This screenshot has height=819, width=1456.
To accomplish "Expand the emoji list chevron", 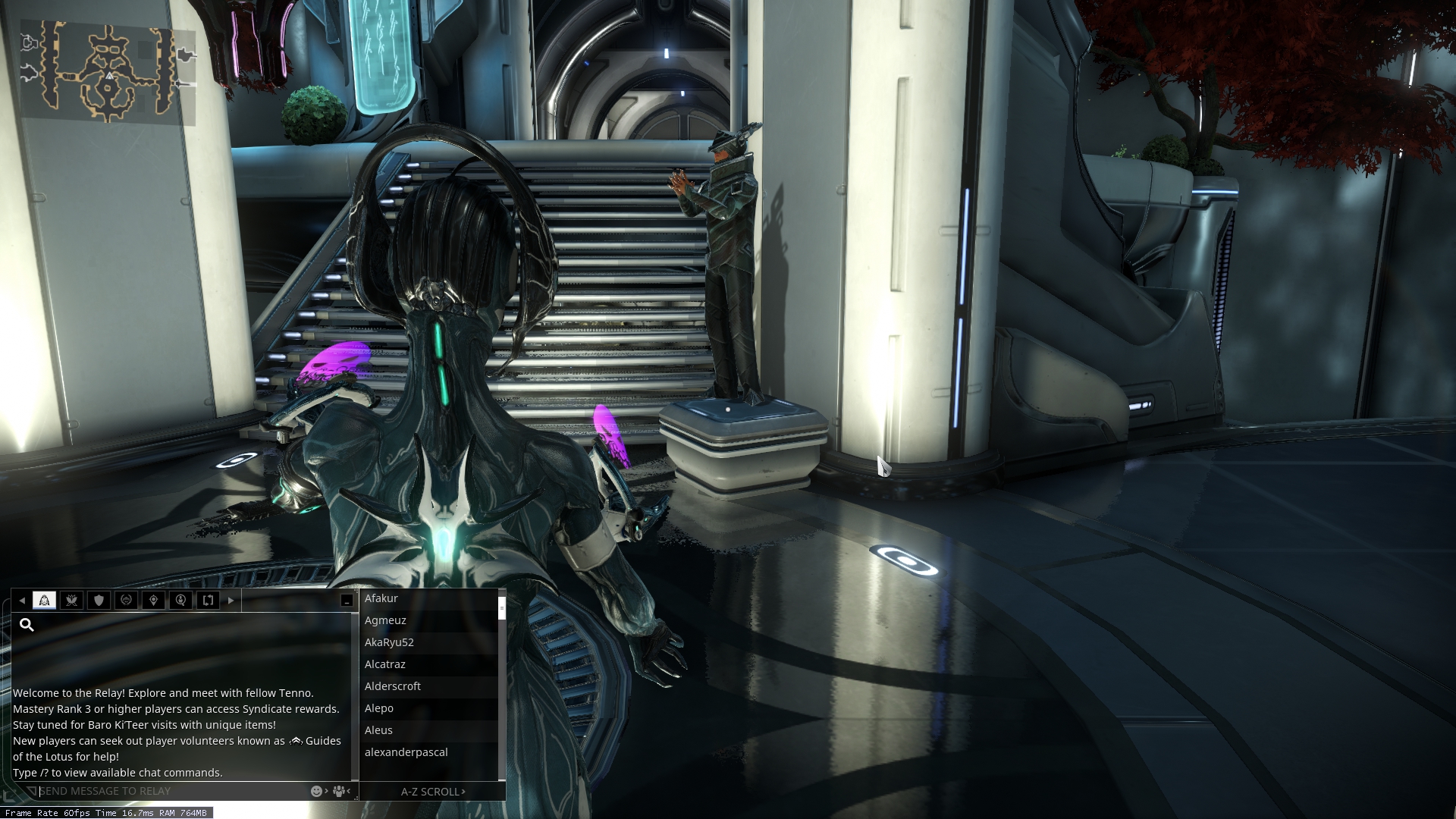I will point(326,791).
